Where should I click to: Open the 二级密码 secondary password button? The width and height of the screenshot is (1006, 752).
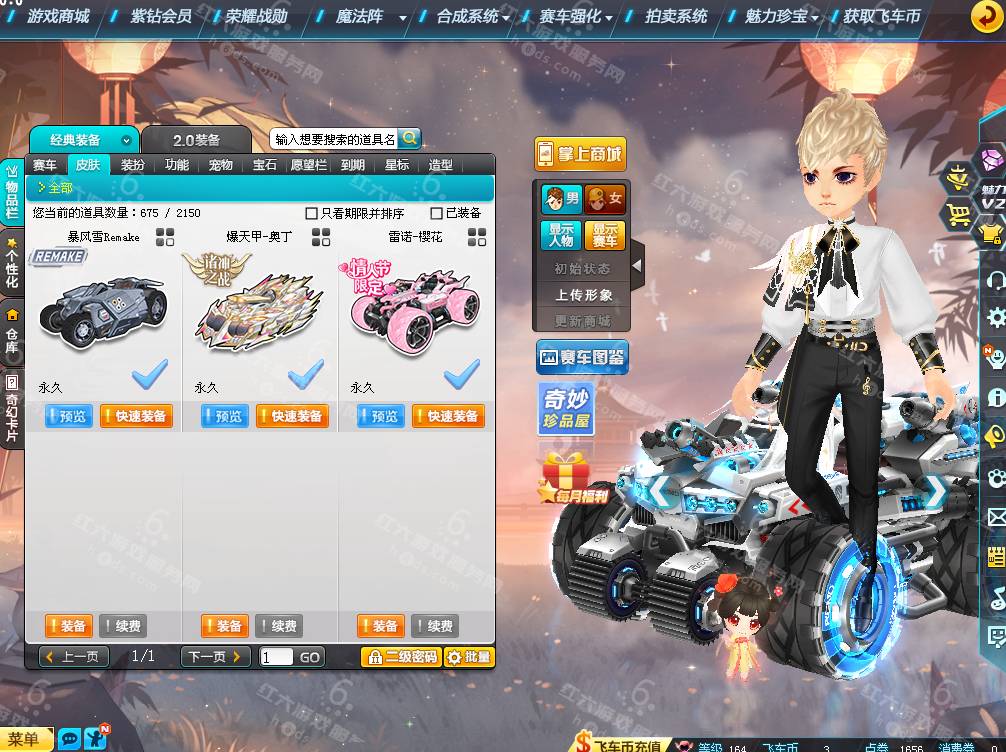click(x=401, y=657)
